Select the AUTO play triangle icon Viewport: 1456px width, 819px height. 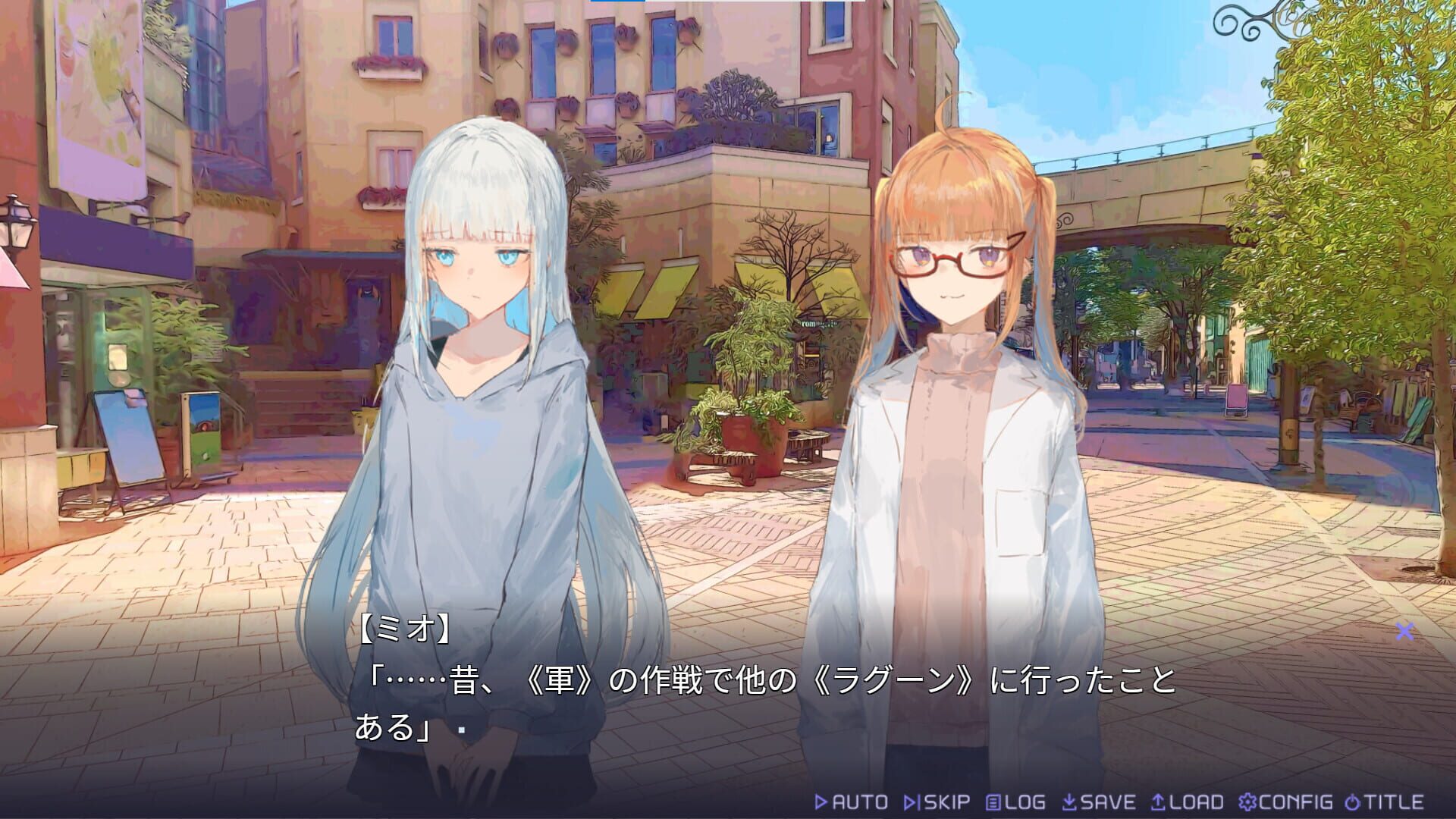pos(822,802)
